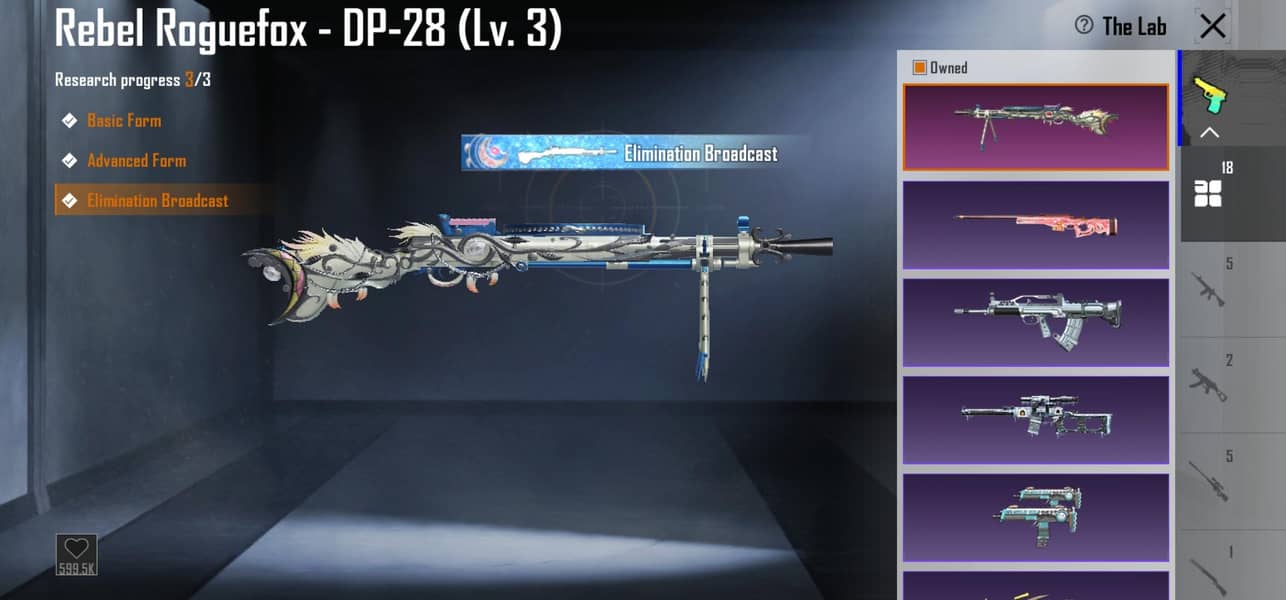Like the skin using the heart icon
This screenshot has width=1286, height=600.
[x=77, y=550]
